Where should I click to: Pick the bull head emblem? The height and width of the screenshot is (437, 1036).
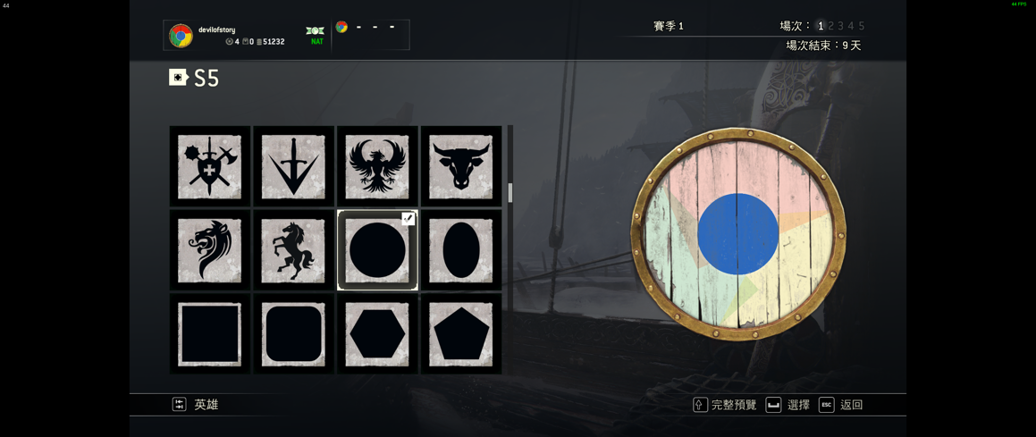[x=461, y=166]
